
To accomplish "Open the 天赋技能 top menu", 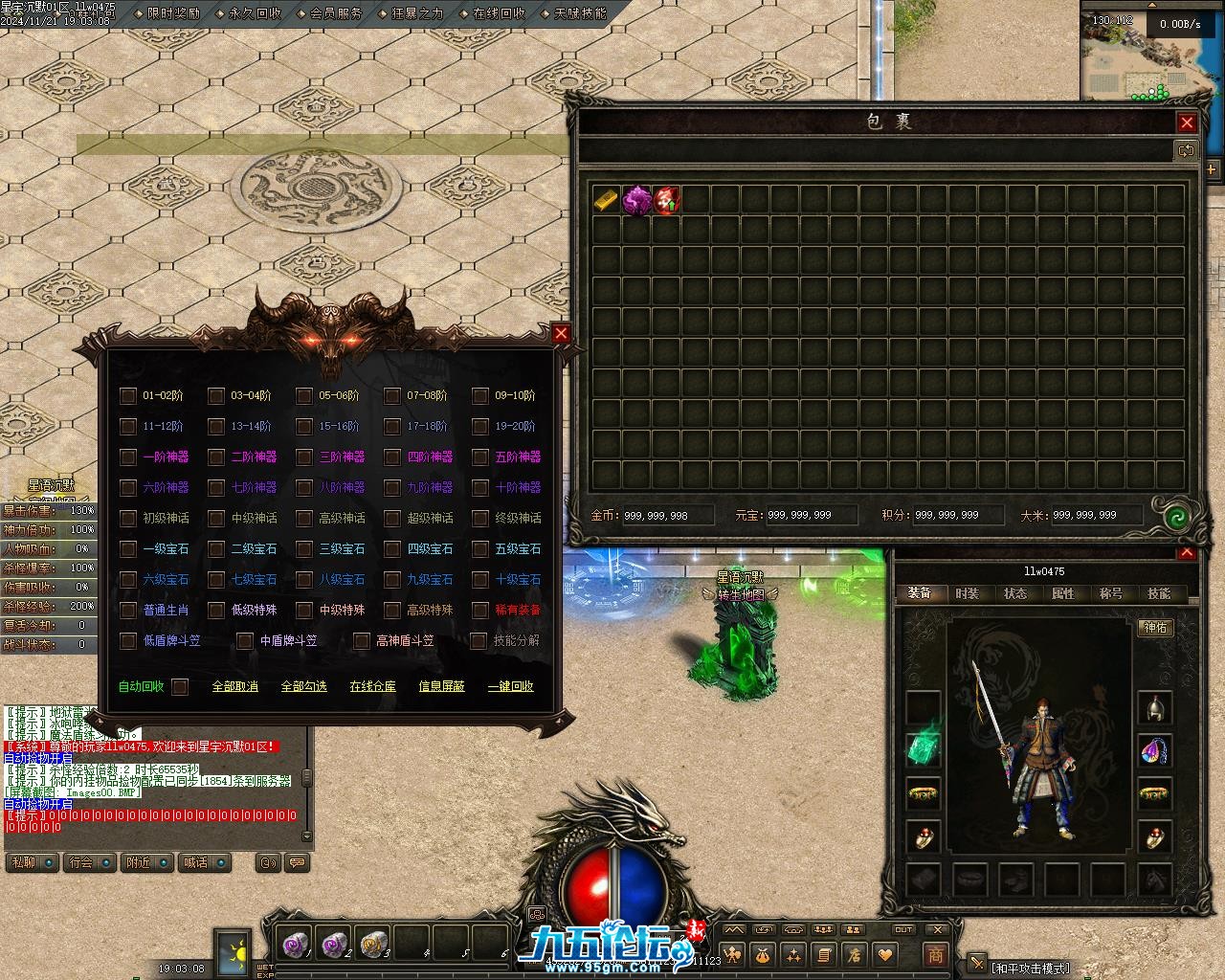I will pos(580,14).
